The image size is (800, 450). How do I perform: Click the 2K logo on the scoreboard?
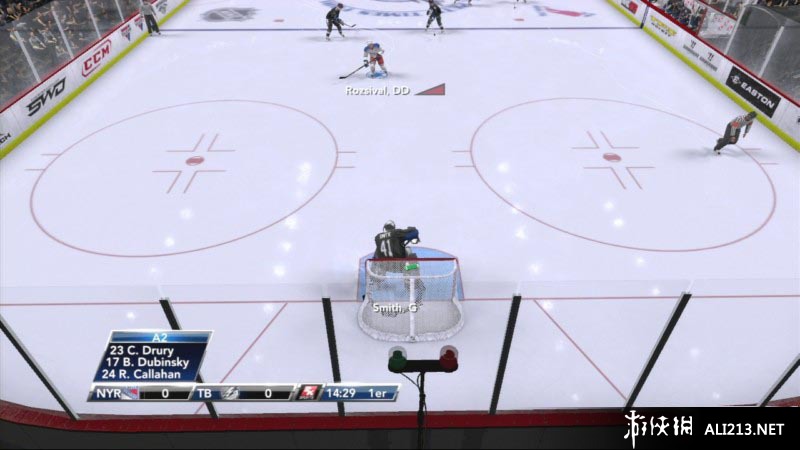[x=310, y=393]
